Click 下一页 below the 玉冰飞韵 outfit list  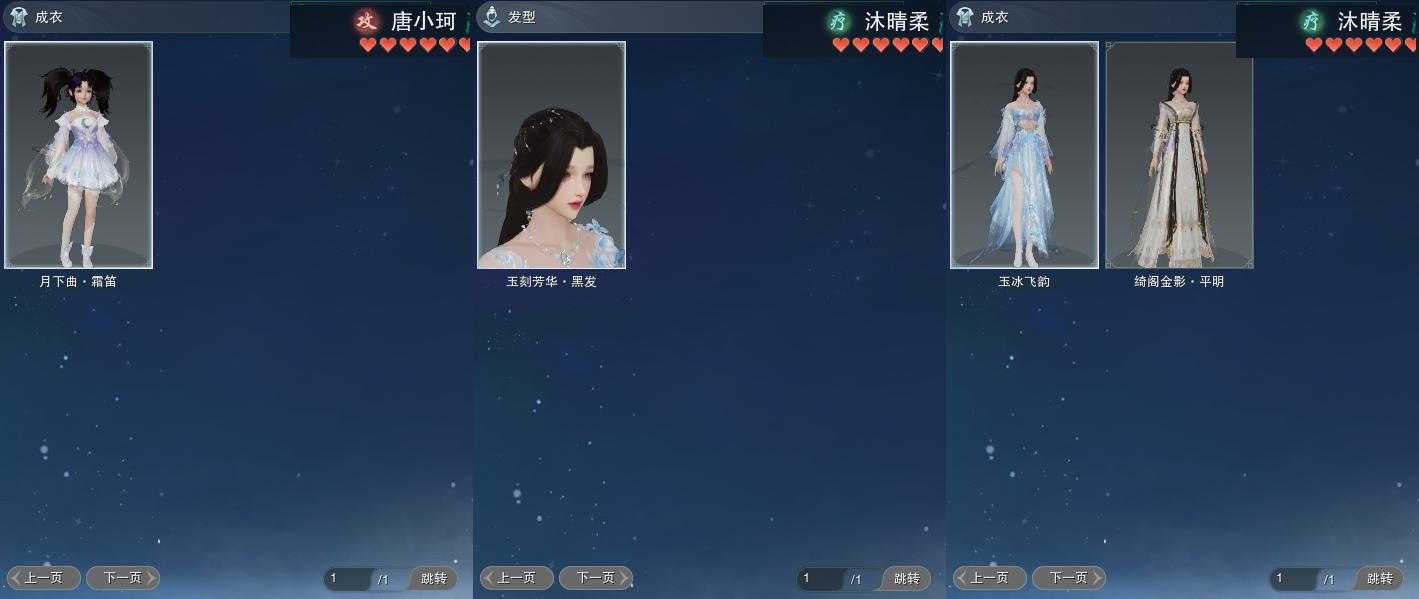pyautogui.click(x=1068, y=578)
